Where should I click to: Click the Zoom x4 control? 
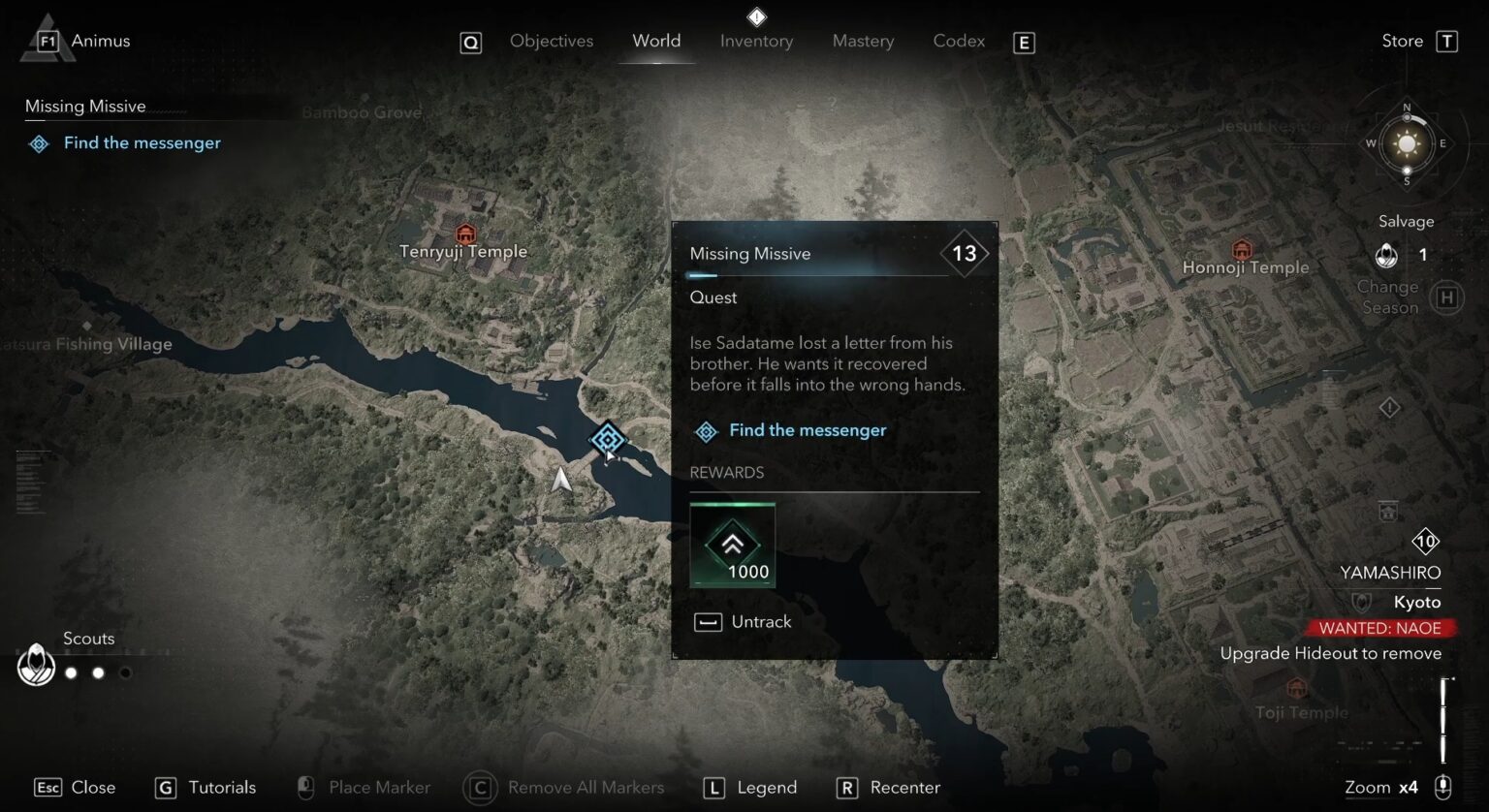pos(1381,787)
